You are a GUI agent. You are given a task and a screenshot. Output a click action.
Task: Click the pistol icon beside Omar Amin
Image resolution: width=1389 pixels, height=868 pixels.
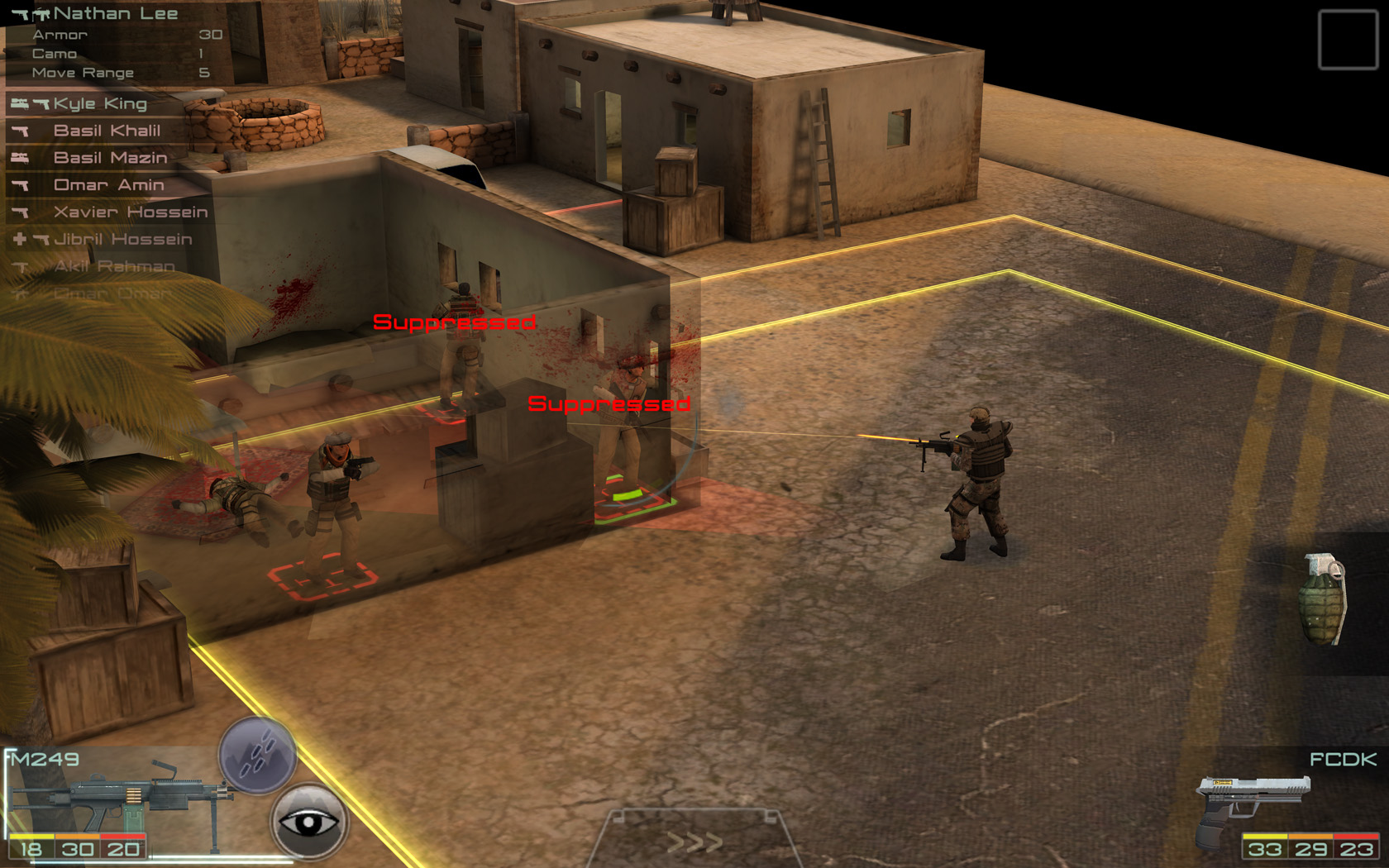tap(21, 184)
